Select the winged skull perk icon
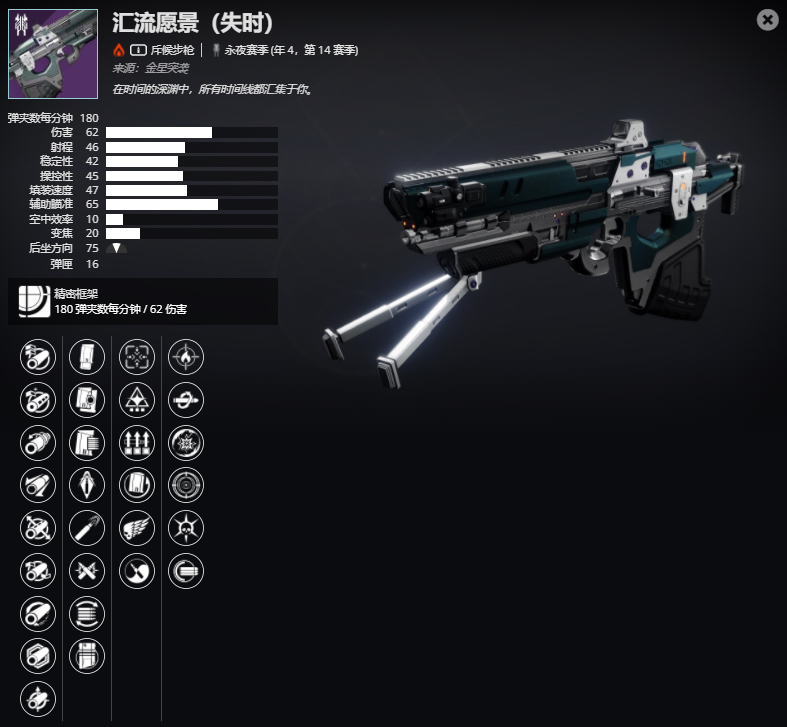Viewport: 787px width, 727px height. 137,527
